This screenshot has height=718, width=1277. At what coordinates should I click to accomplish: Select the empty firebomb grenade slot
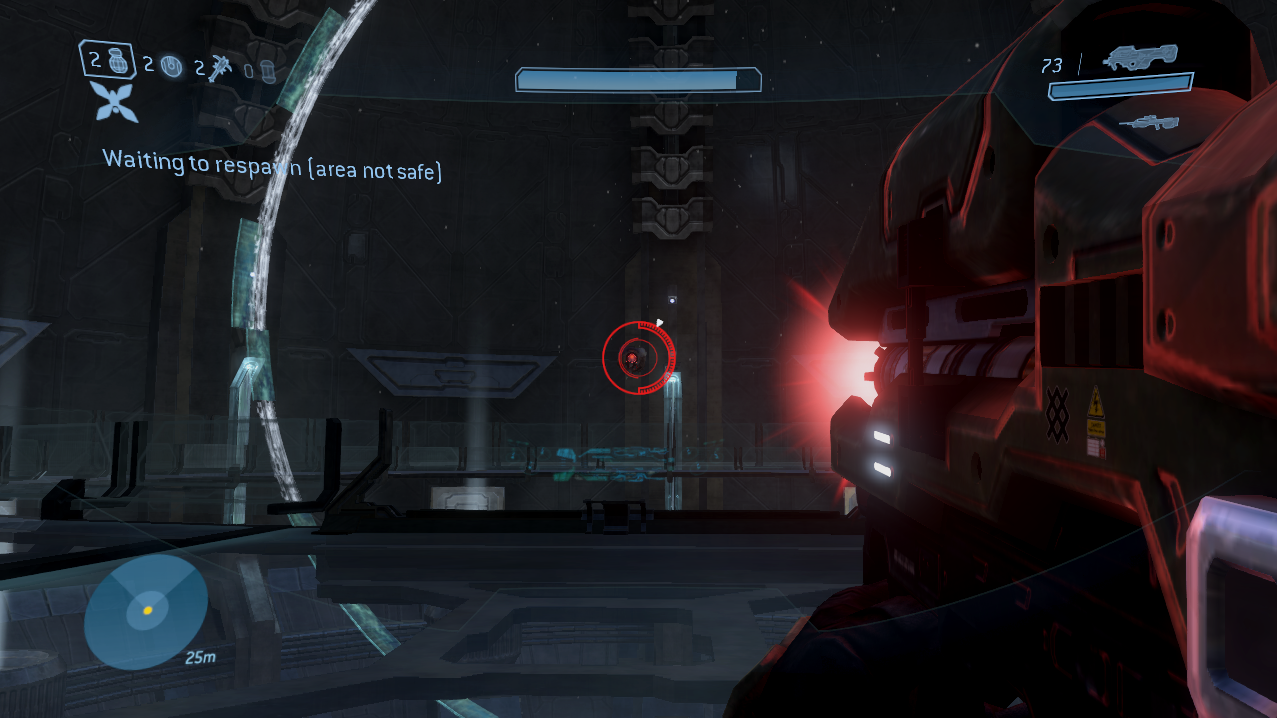pyautogui.click(x=267, y=71)
